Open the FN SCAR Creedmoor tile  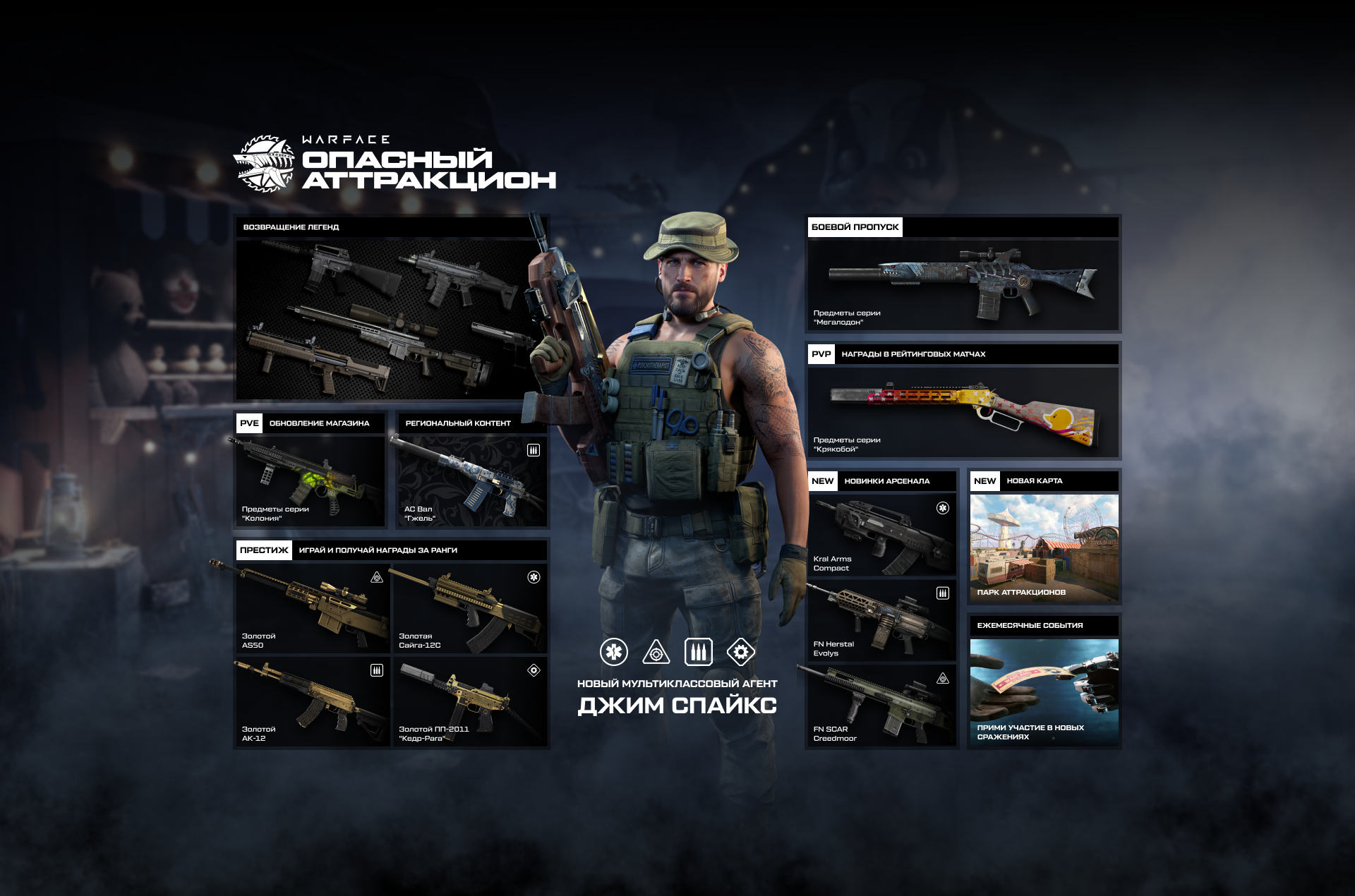(881, 706)
